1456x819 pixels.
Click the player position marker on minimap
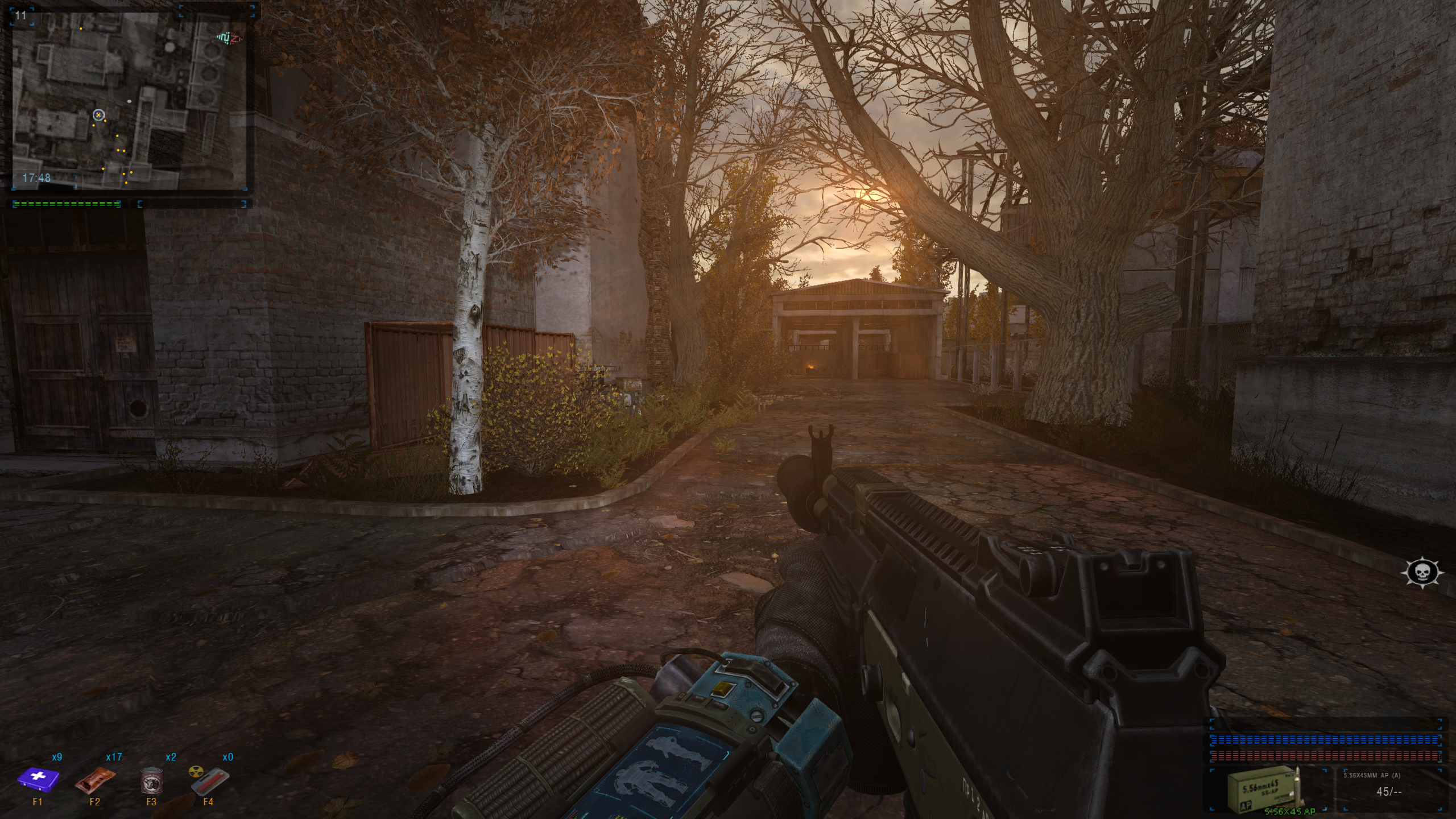[98, 115]
